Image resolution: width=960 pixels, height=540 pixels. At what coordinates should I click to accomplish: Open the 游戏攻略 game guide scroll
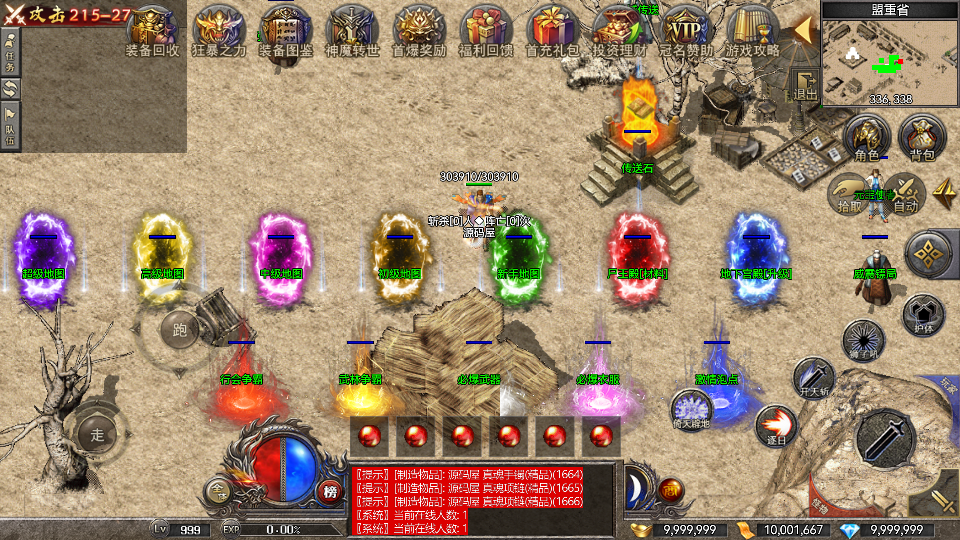(752, 28)
